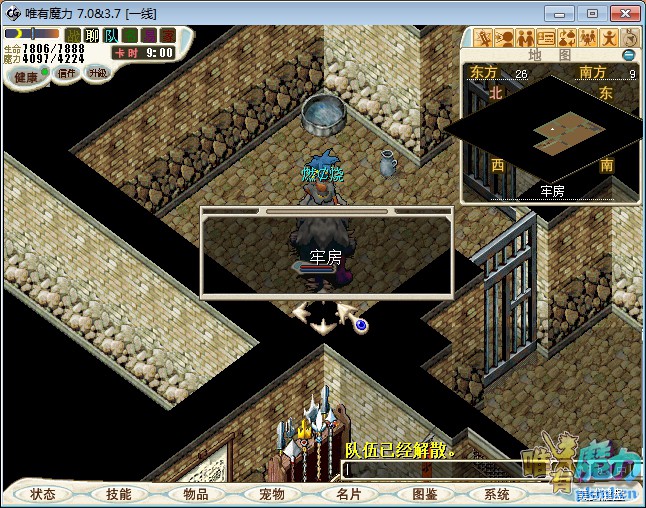Open the 技能 skills menu
This screenshot has height=508, width=646.
[119, 494]
